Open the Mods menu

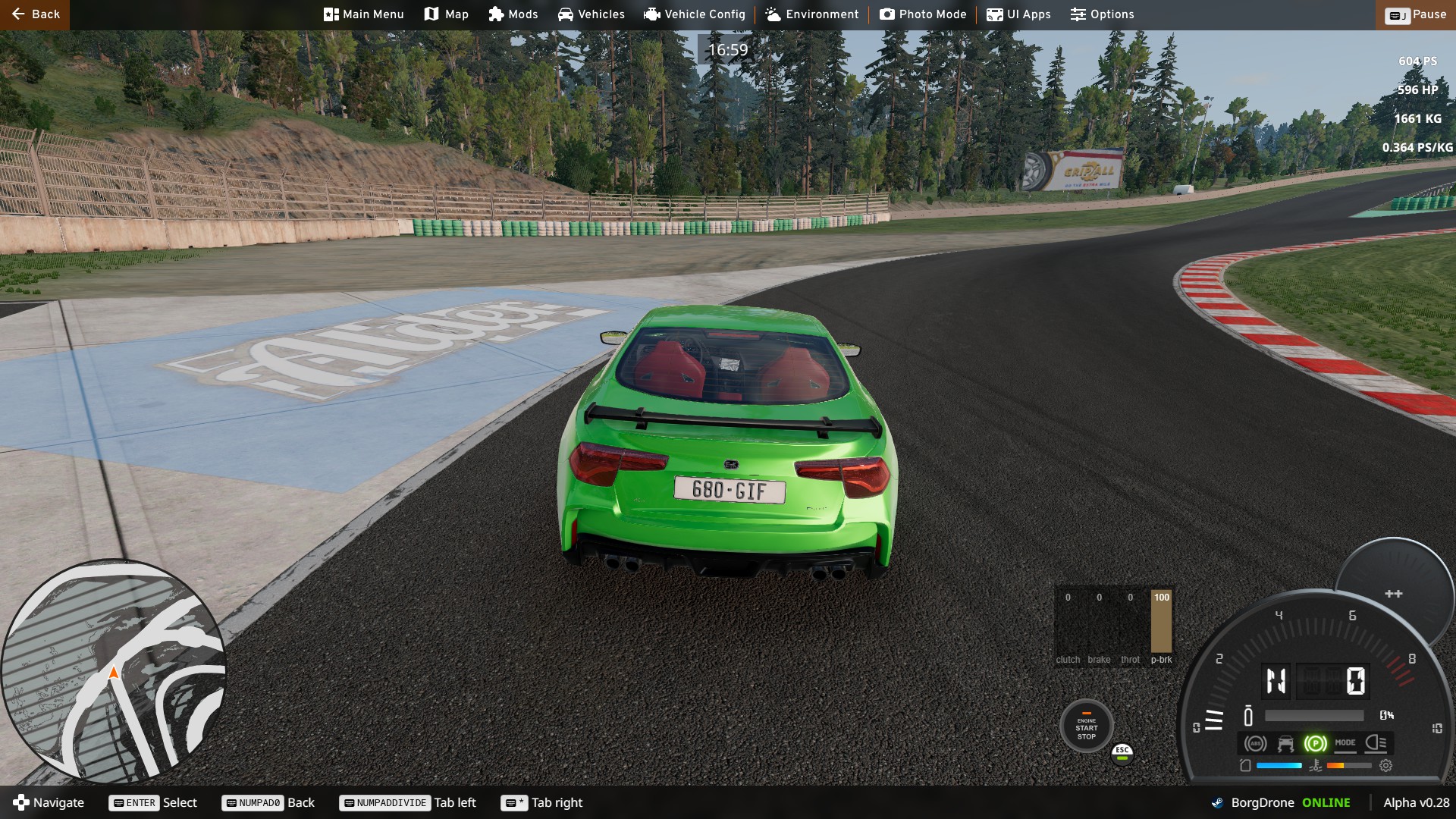coord(513,14)
